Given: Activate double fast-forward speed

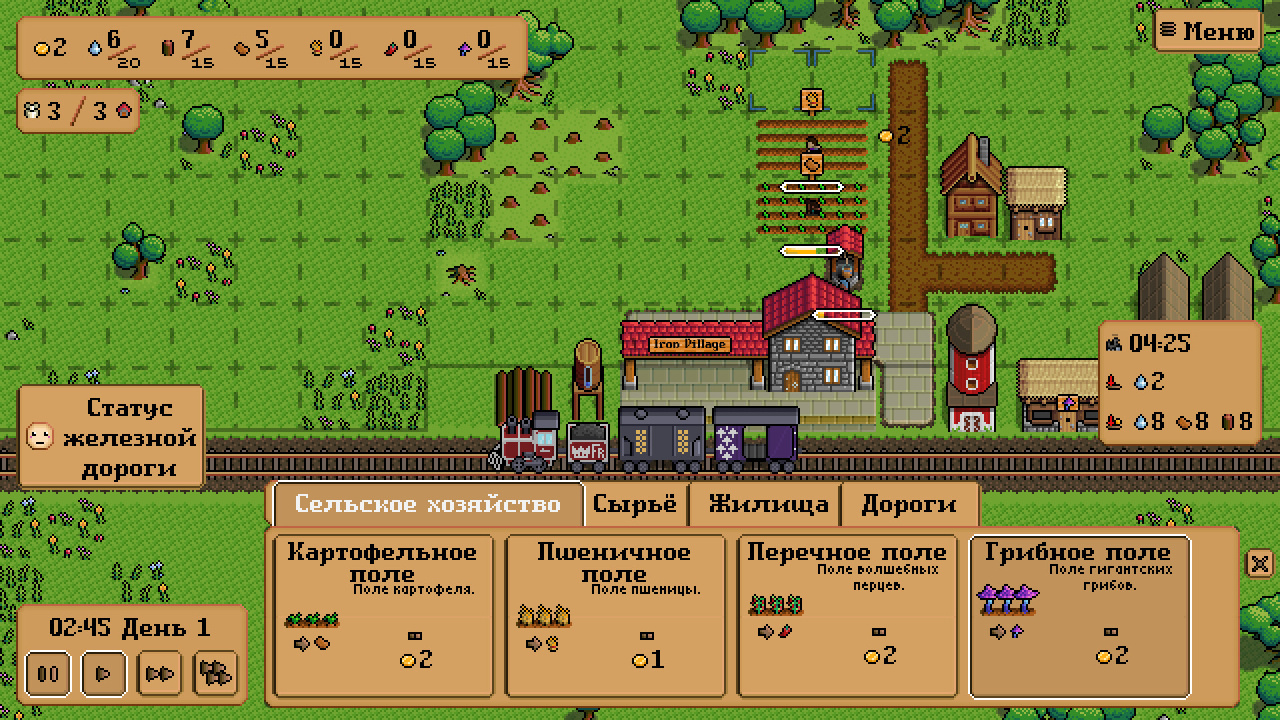Looking at the screenshot, I should pyautogui.click(x=160, y=674).
